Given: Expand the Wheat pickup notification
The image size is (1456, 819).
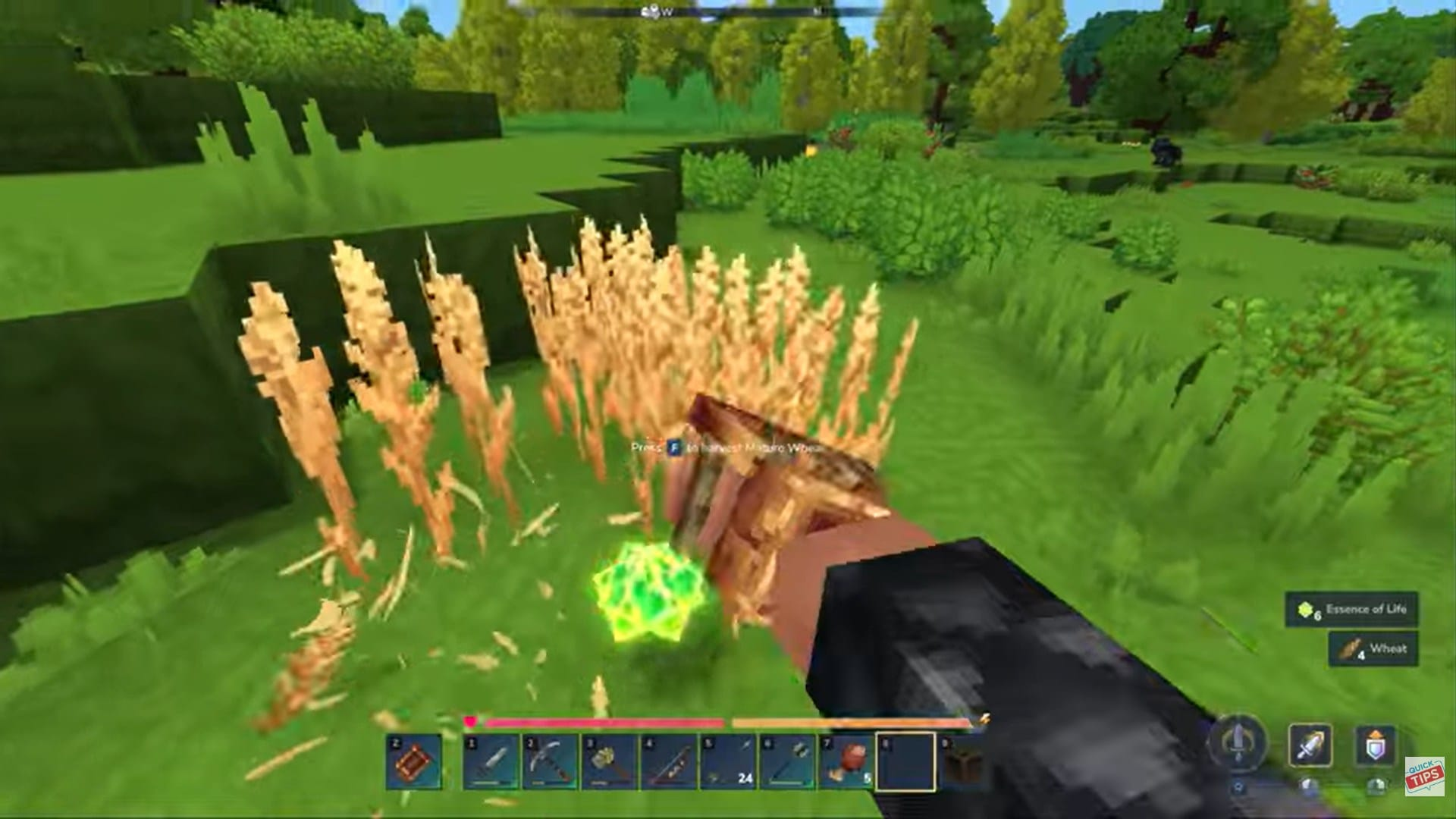Looking at the screenshot, I should click(x=1373, y=649).
